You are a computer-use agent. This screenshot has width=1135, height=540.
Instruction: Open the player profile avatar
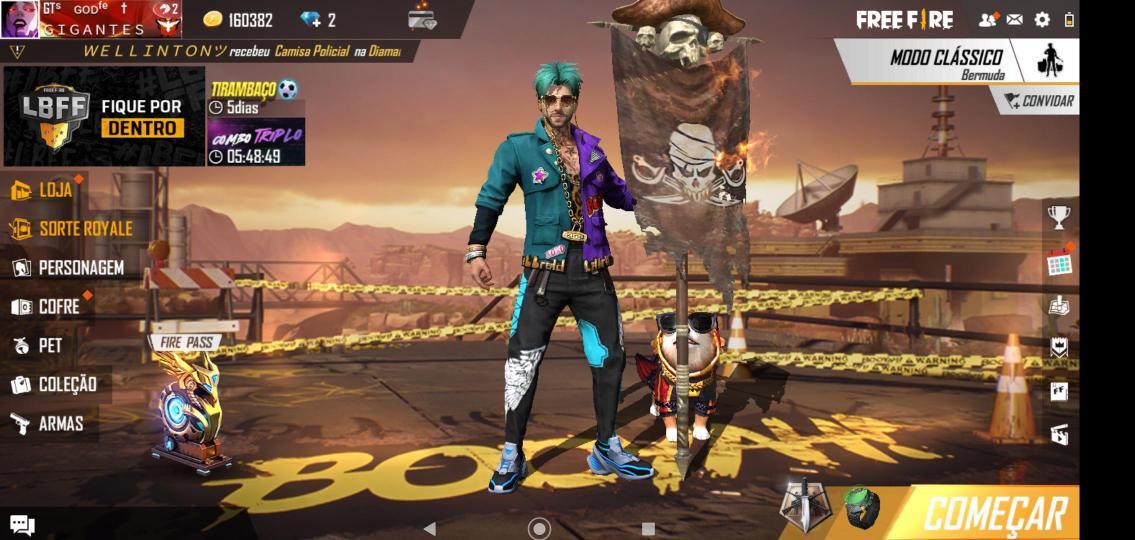point(20,19)
